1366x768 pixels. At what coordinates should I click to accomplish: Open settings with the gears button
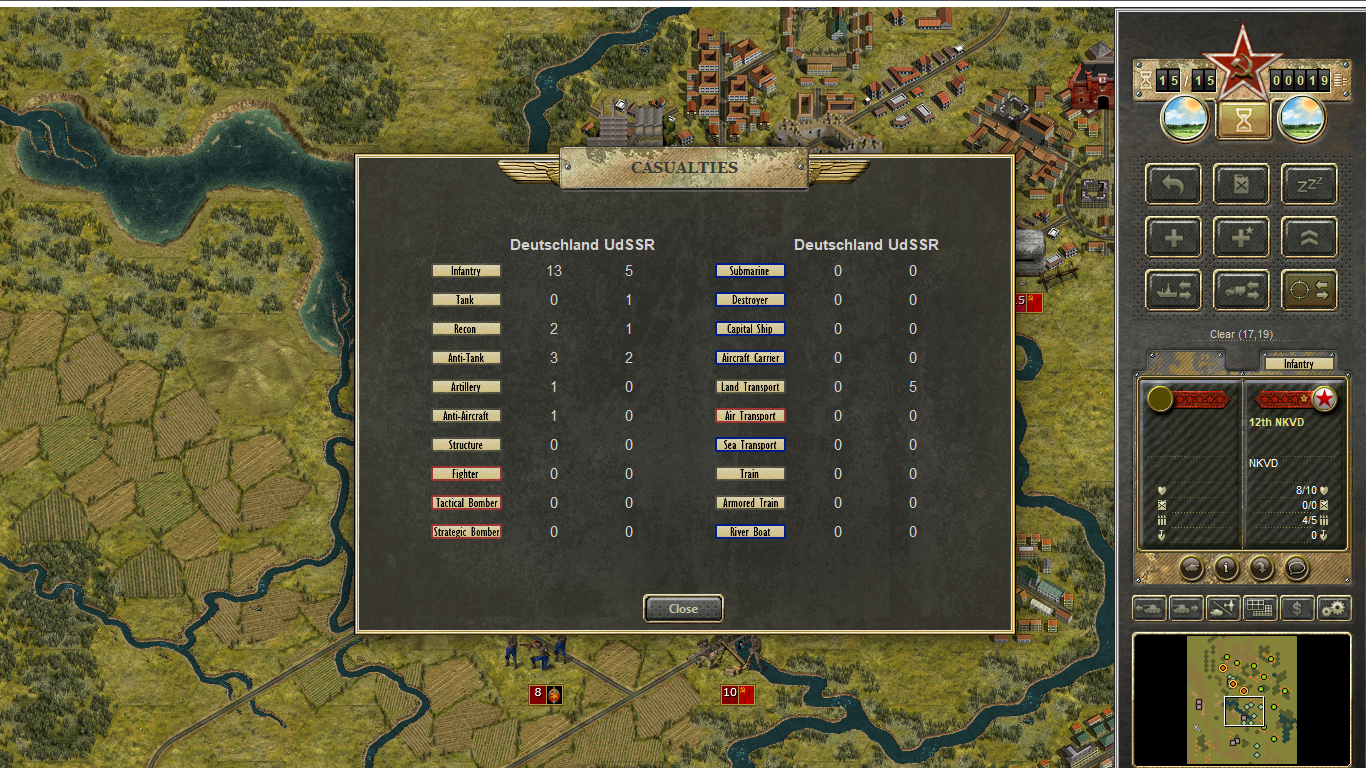[x=1334, y=607]
